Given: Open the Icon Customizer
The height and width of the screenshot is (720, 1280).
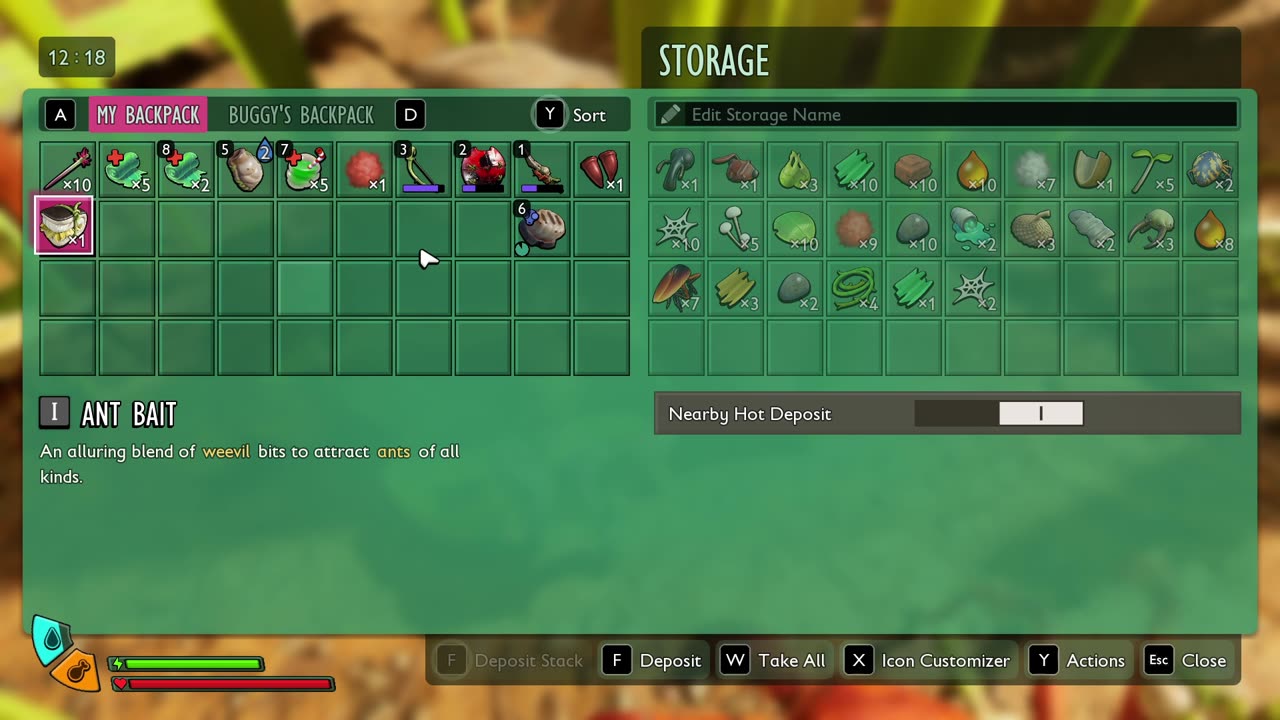Looking at the screenshot, I should coord(928,661).
